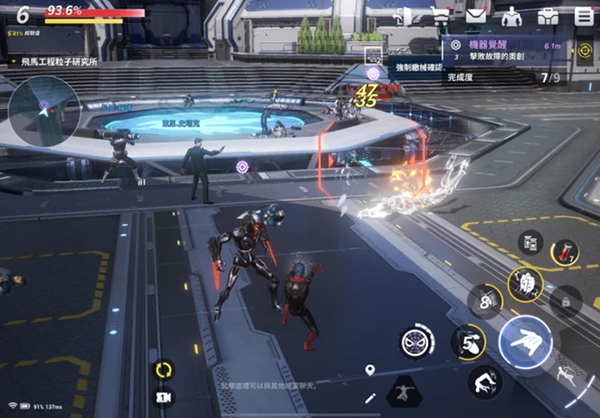
Task: Open the hero character screen
Action: point(511,16)
